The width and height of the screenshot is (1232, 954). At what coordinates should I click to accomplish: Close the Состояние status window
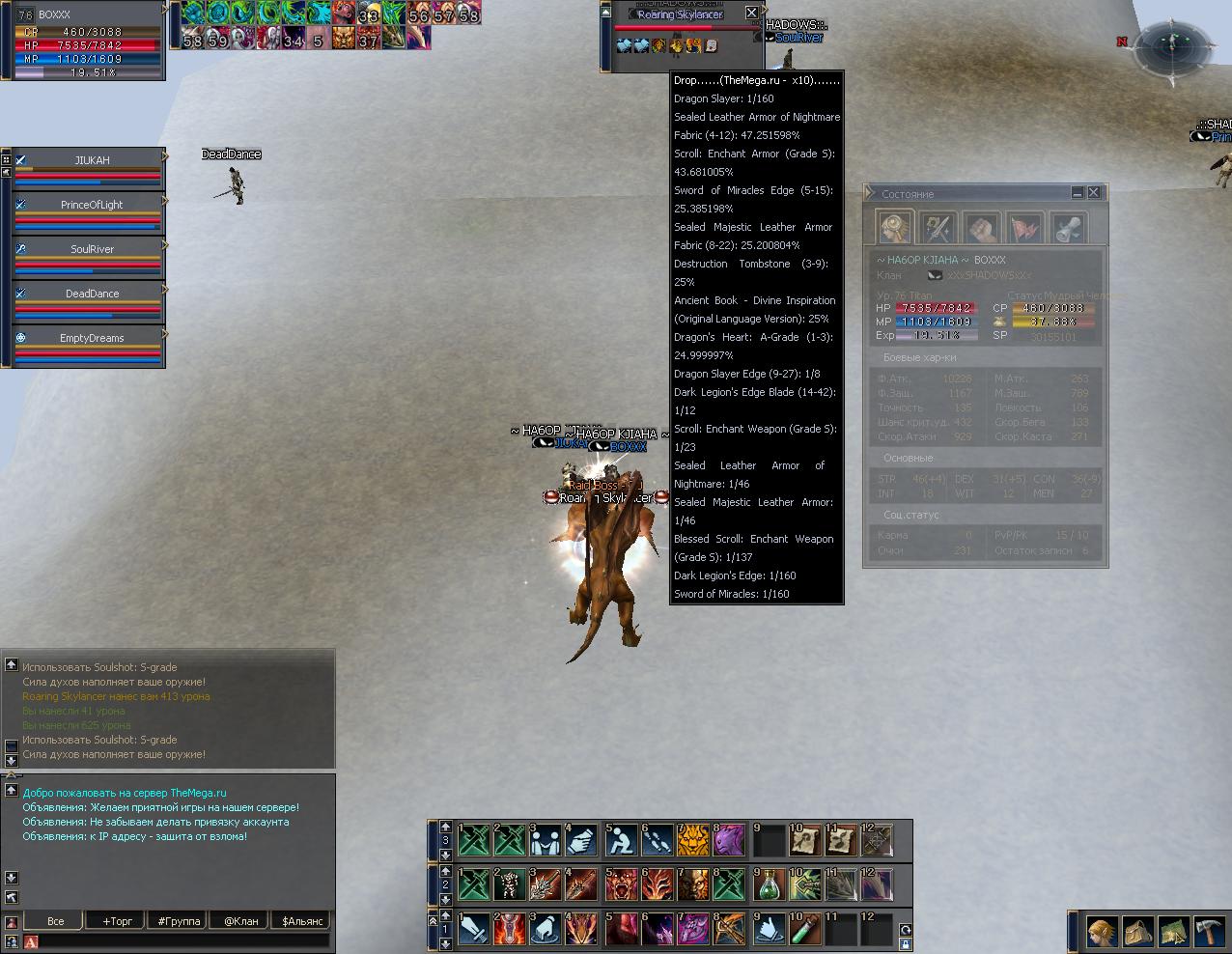[x=1093, y=193]
